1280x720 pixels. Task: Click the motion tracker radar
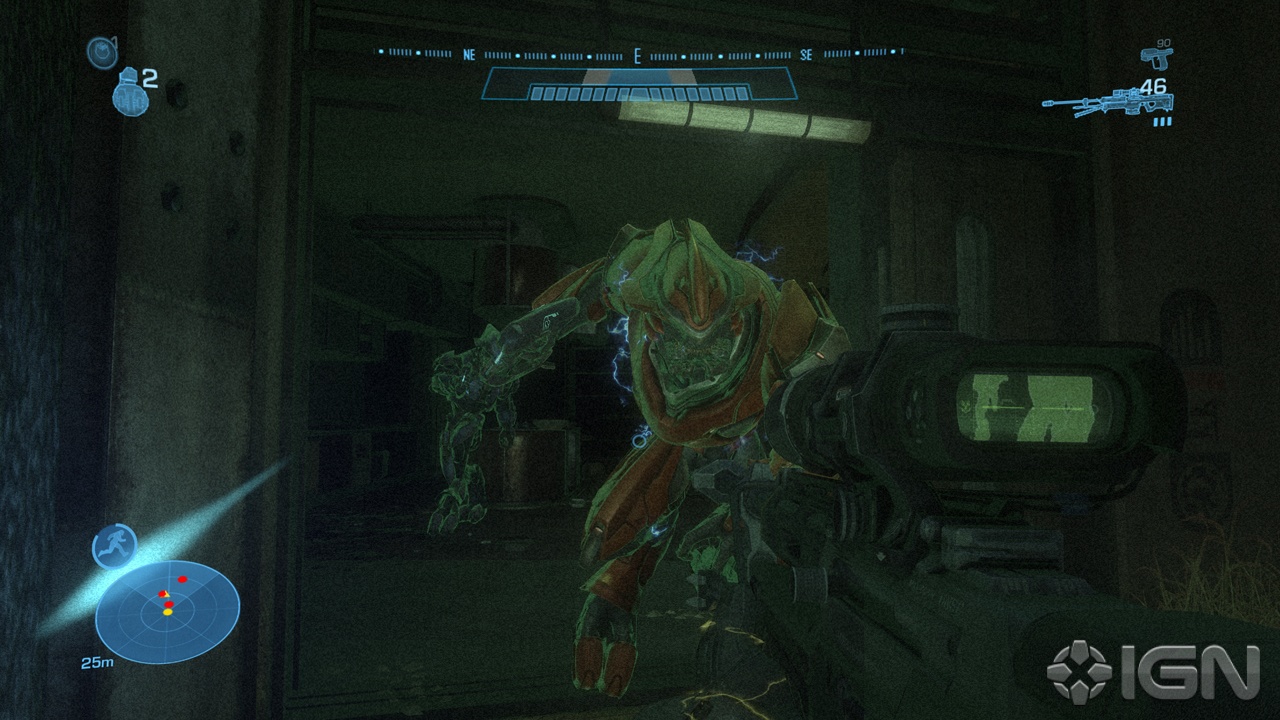pyautogui.click(x=167, y=611)
